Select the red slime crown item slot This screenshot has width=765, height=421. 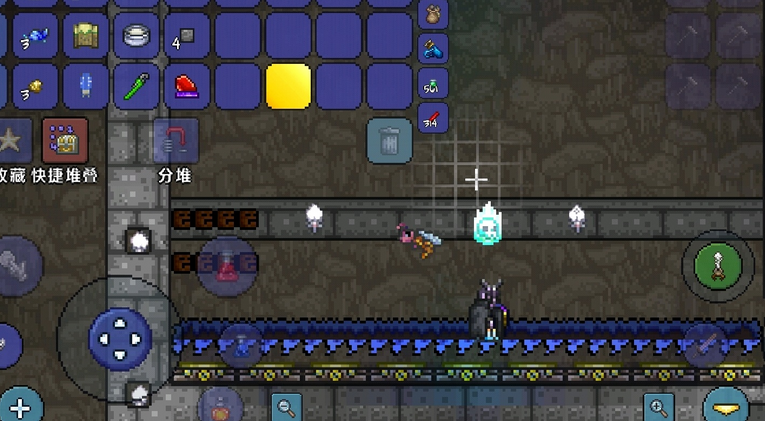click(x=188, y=86)
